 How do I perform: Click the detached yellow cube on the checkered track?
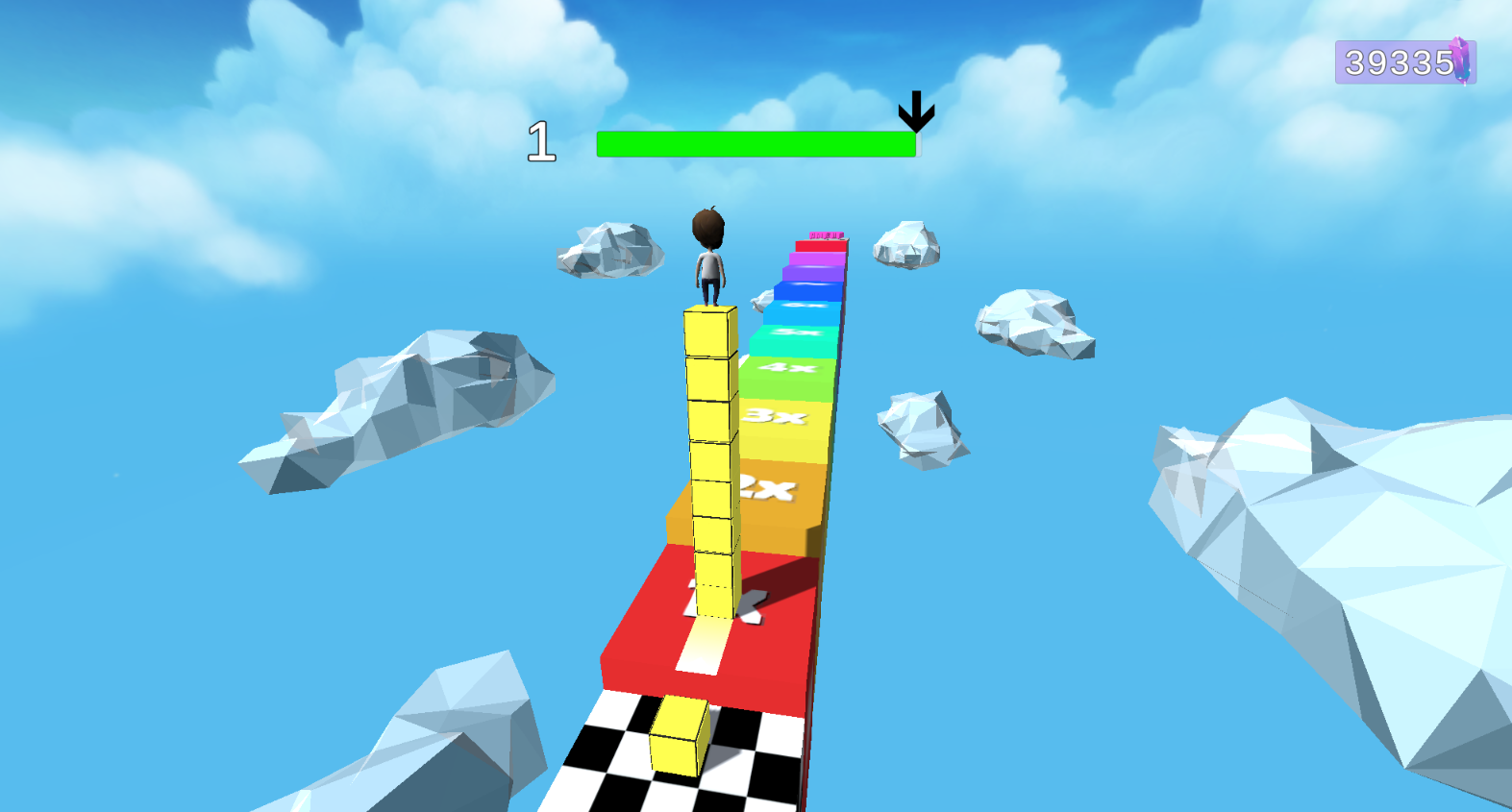point(681,734)
